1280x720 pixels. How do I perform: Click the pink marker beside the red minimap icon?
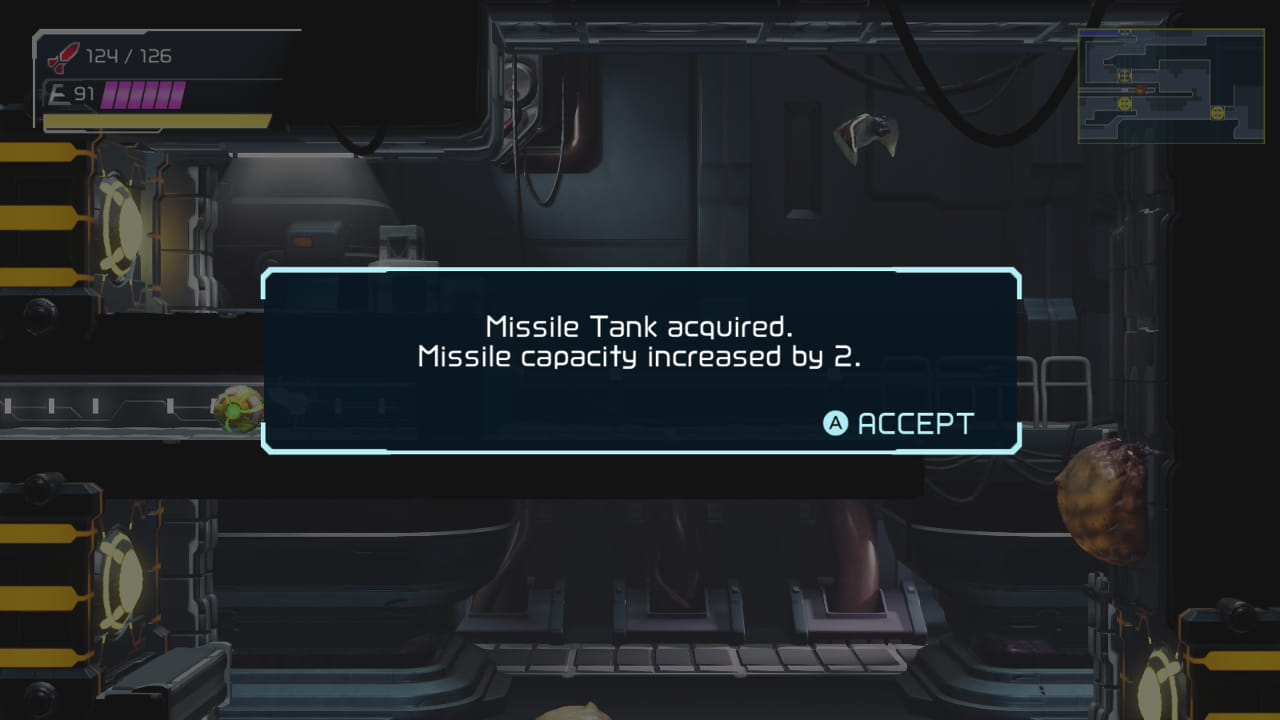1125,90
